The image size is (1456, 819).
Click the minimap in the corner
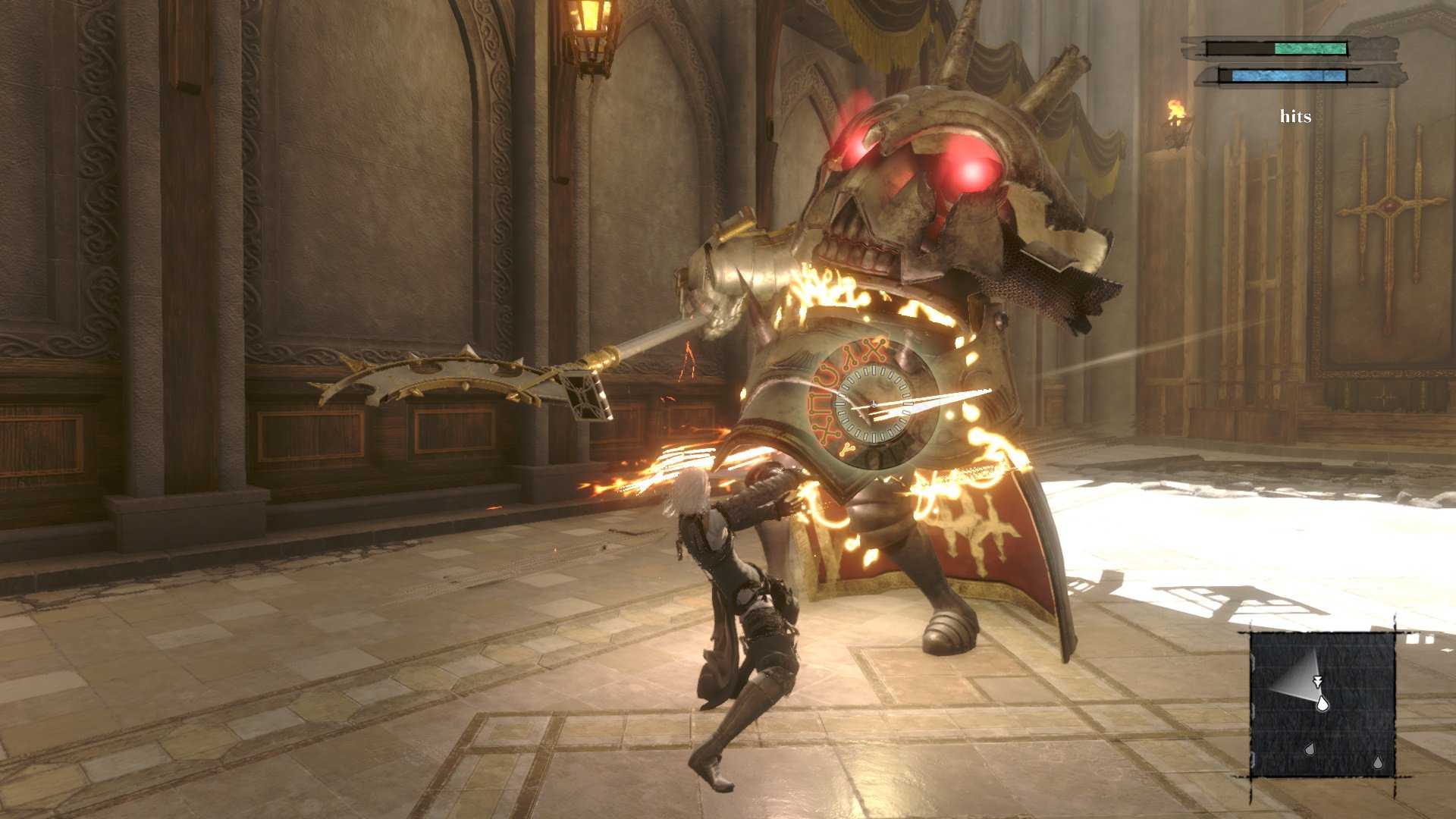(1323, 704)
